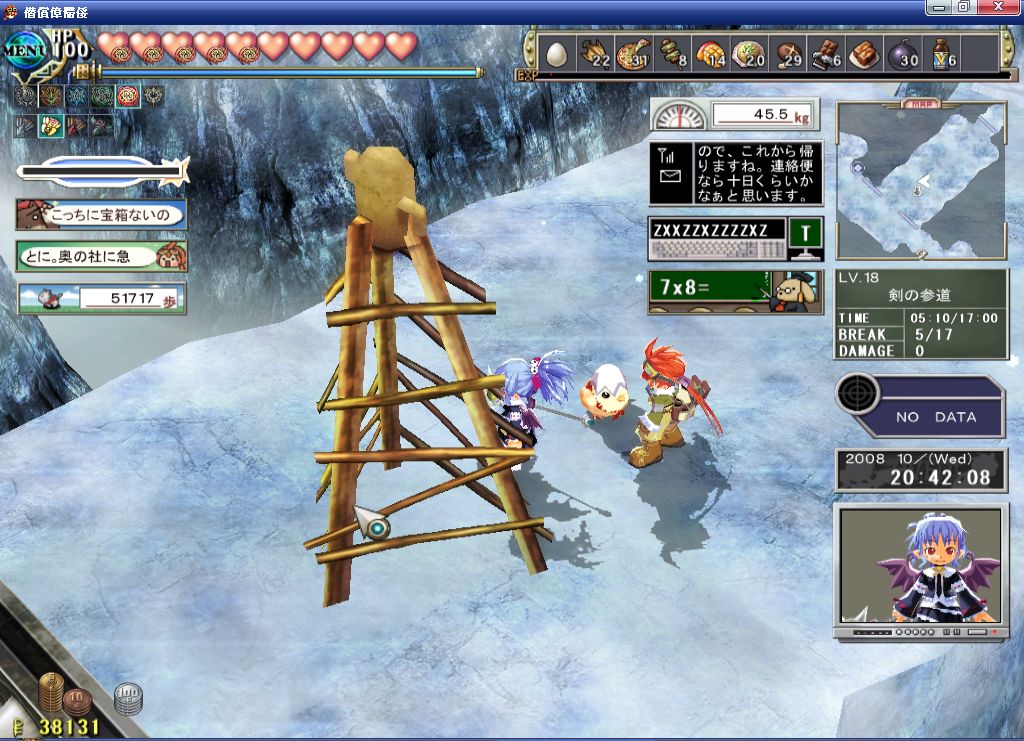Viewport: 1024px width, 741px height.
Task: Open the mail message widget
Action: (735, 173)
